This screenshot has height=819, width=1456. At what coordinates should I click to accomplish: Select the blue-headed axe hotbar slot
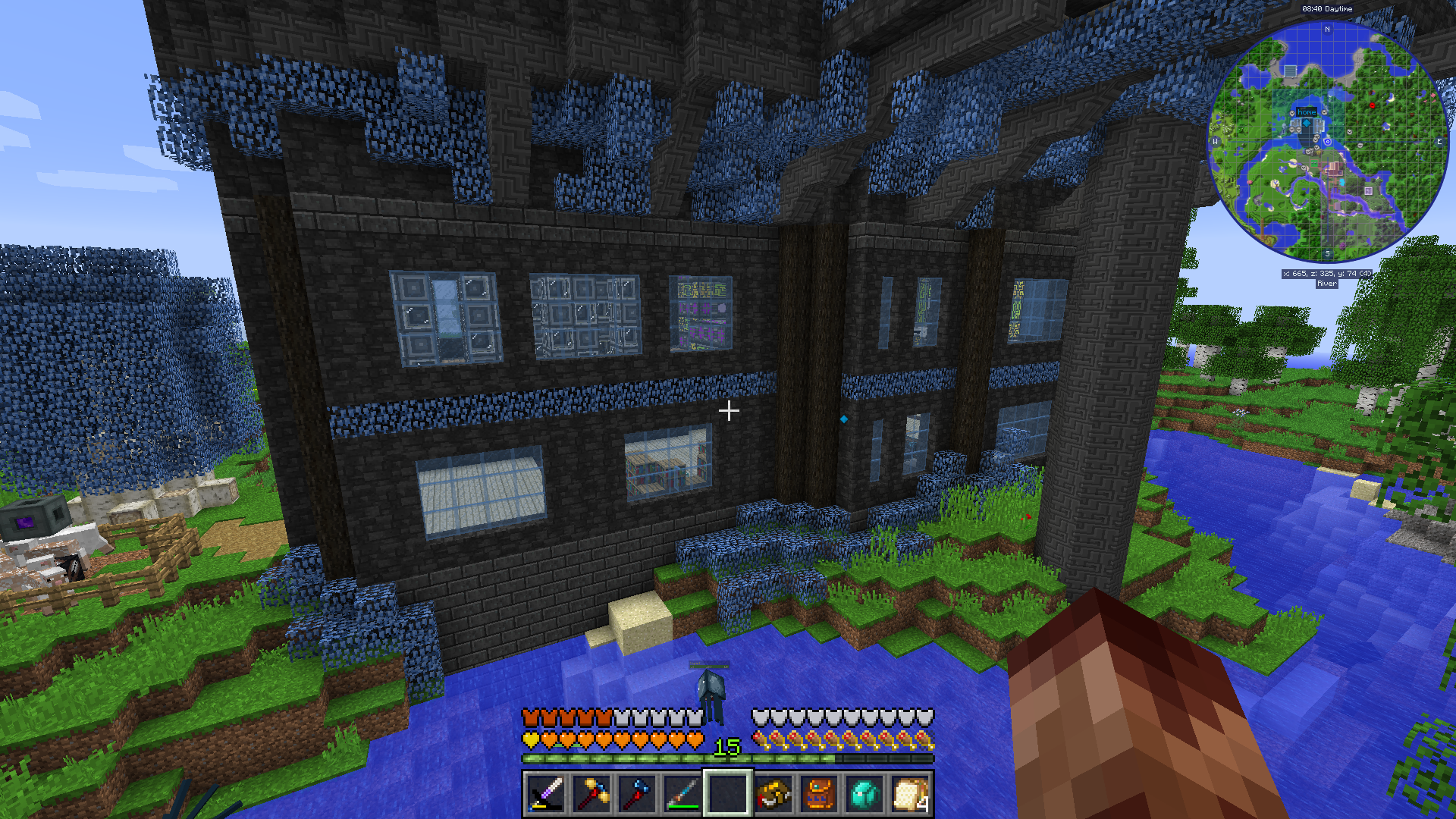click(x=636, y=794)
